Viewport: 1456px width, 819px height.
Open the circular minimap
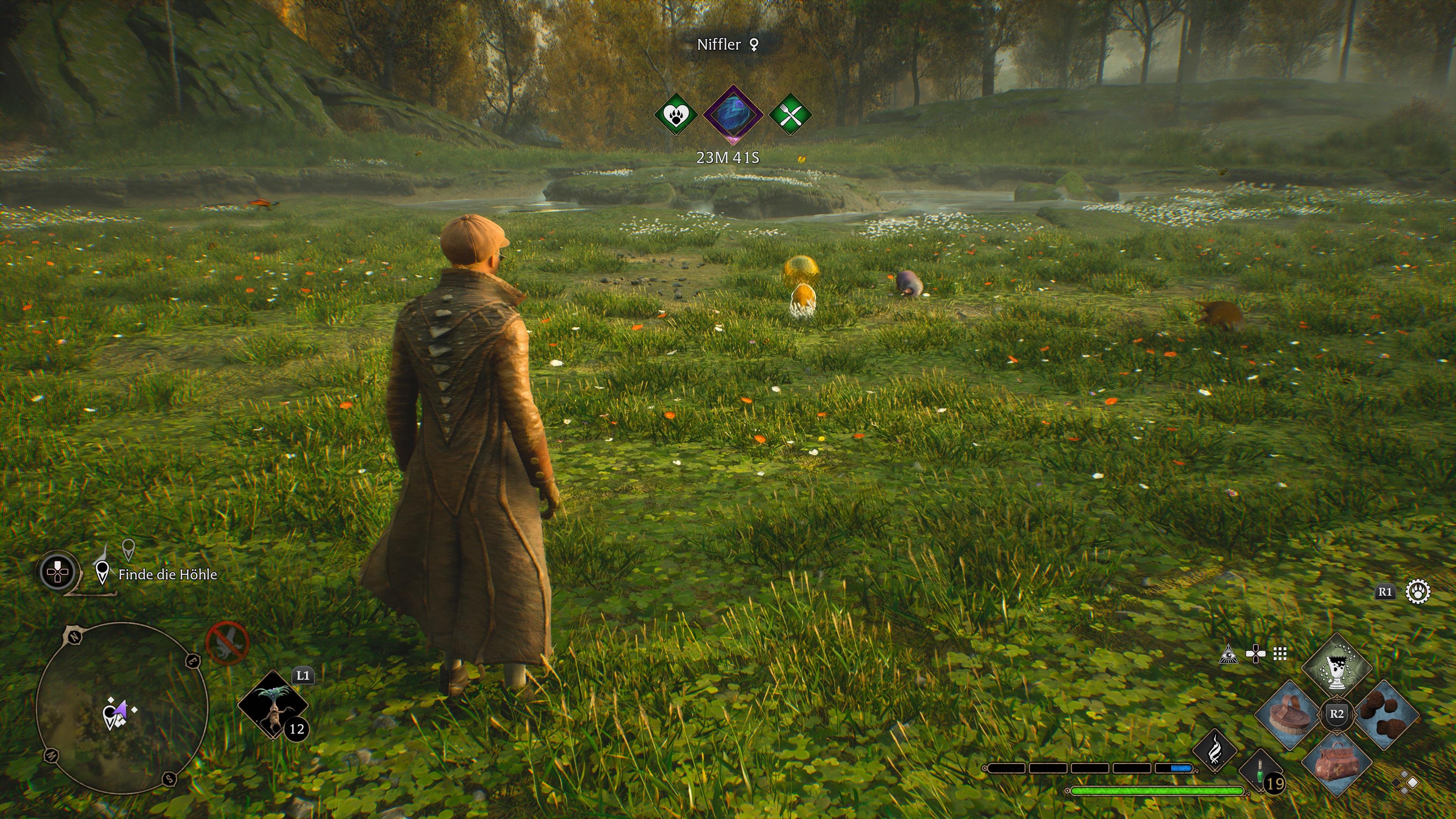click(x=122, y=707)
